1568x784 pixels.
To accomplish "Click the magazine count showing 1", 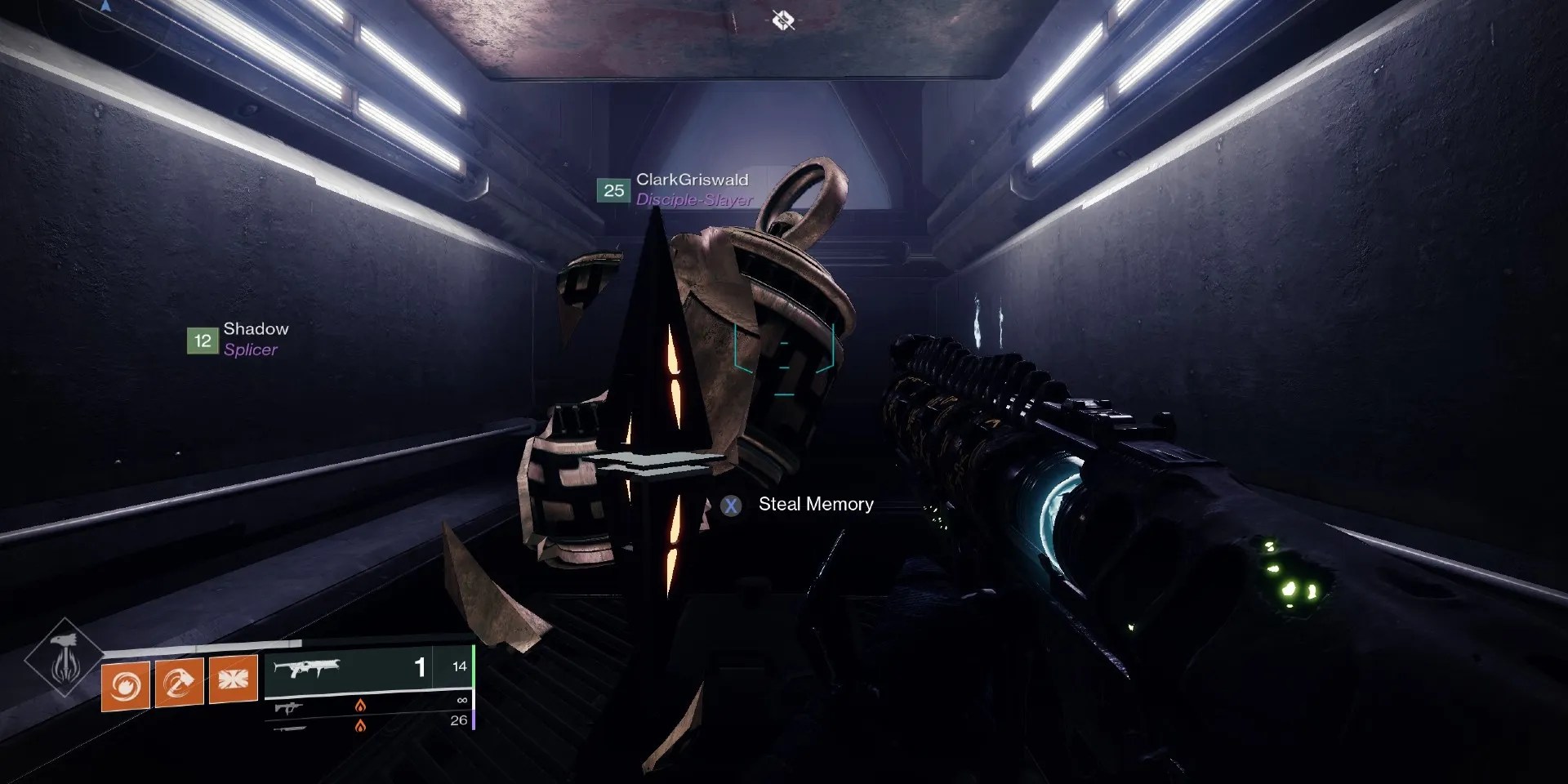I will (x=420, y=668).
